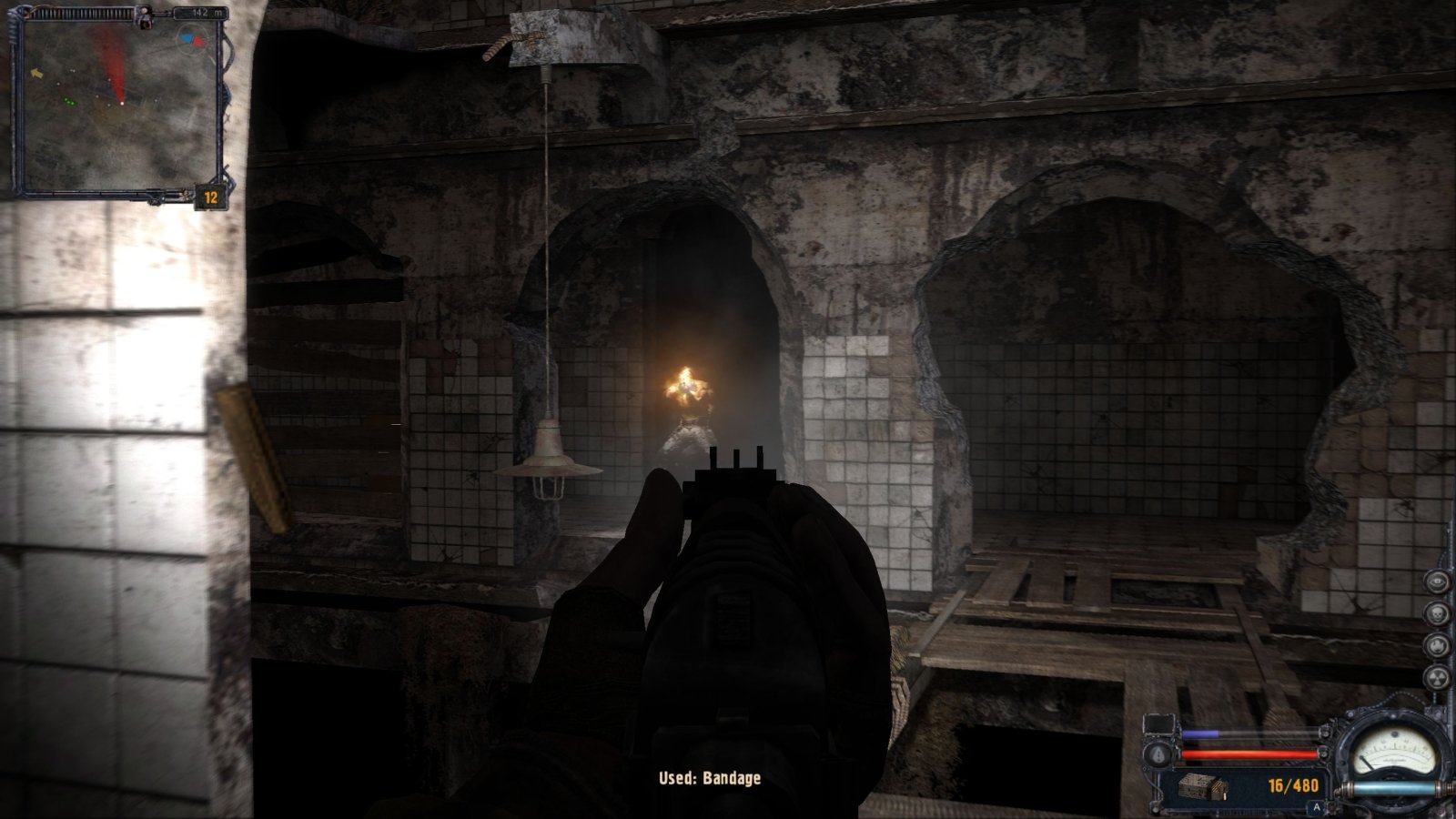
Task: Toggle the A fire-mode indicator
Action: [x=1317, y=806]
